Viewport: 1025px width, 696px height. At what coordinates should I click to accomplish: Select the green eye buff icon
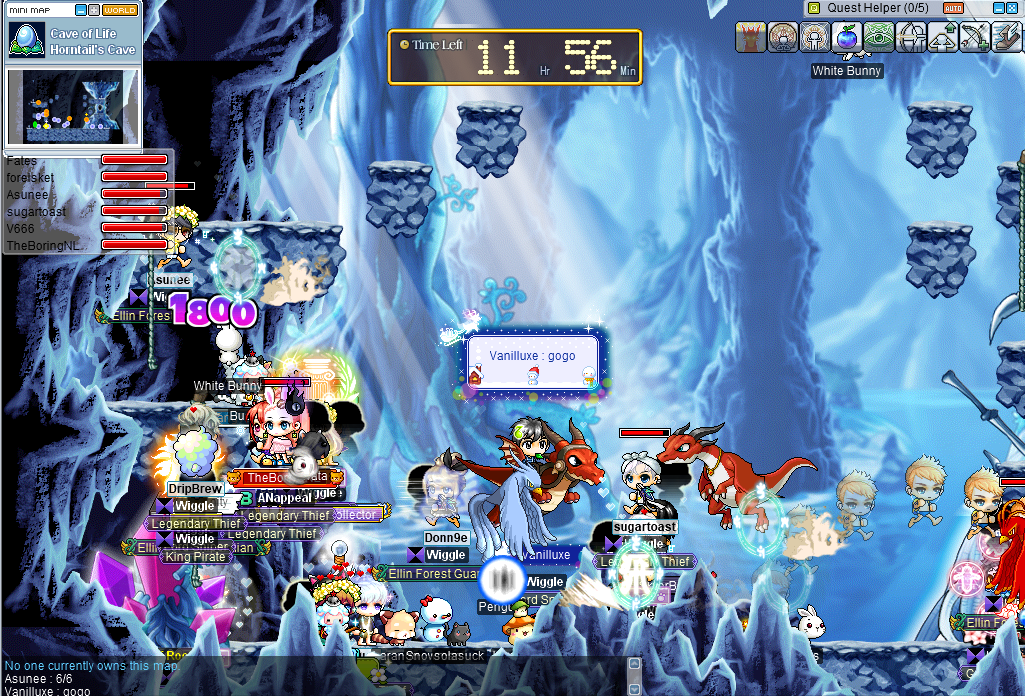pos(879,37)
